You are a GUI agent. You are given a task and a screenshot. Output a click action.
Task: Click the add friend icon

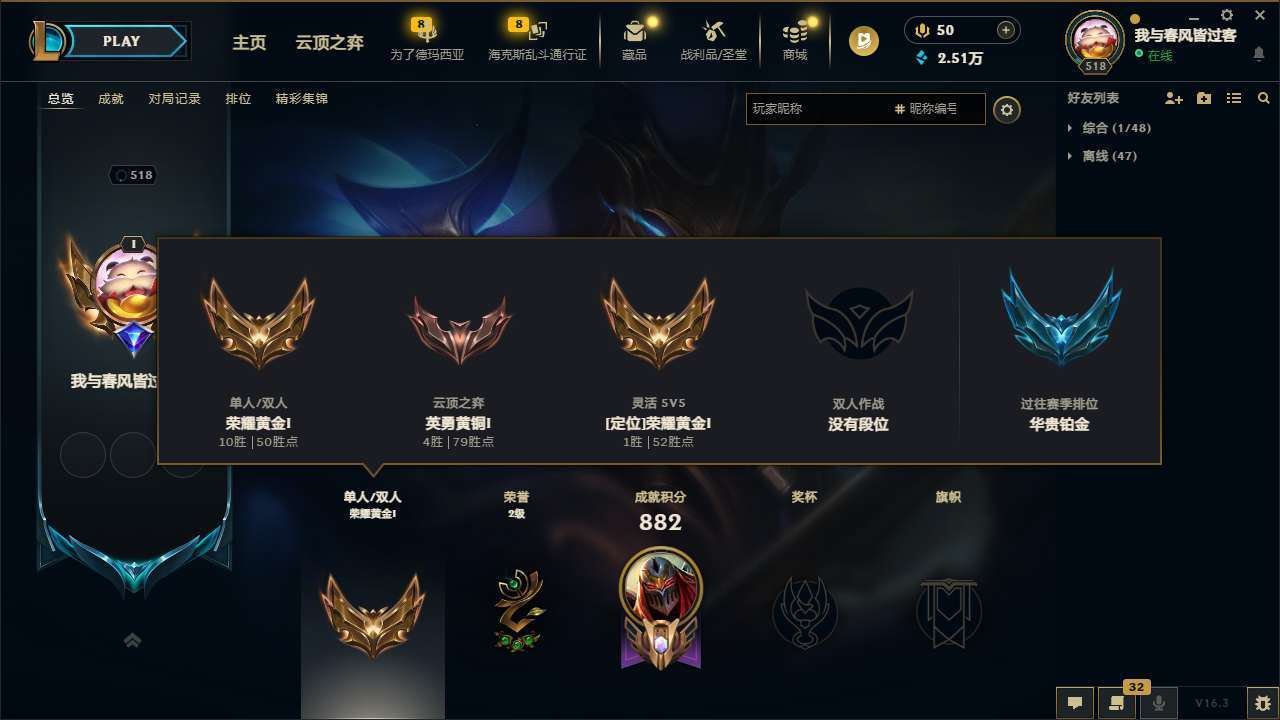[x=1170, y=98]
